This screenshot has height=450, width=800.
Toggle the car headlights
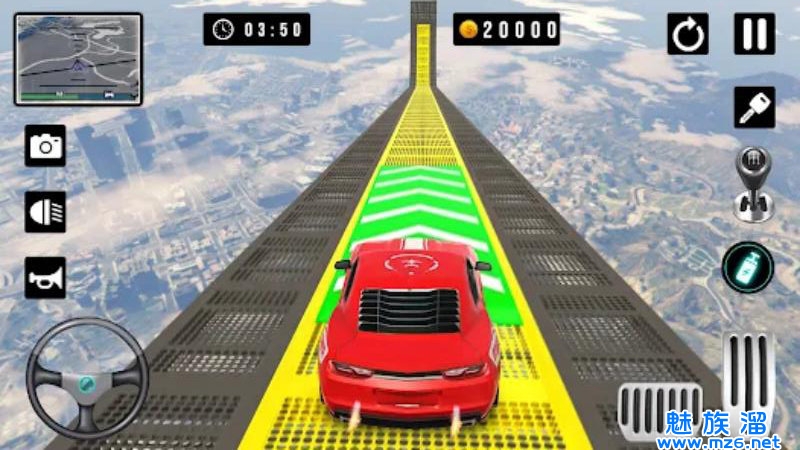(46, 212)
